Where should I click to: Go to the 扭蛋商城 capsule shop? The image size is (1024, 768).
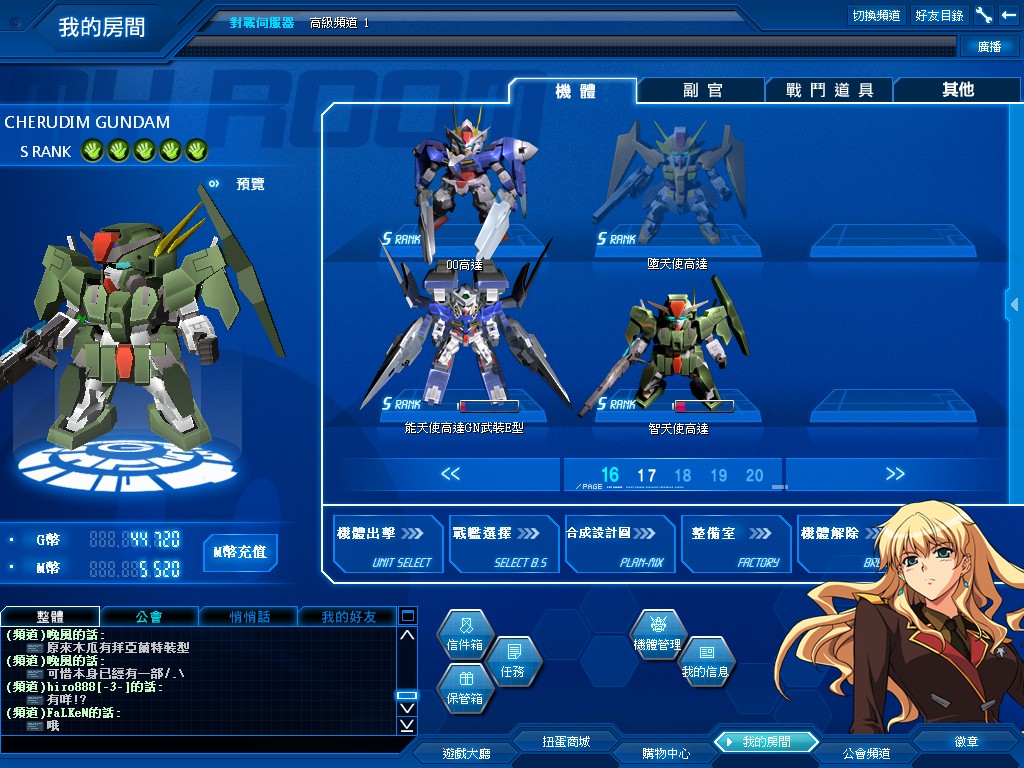566,742
